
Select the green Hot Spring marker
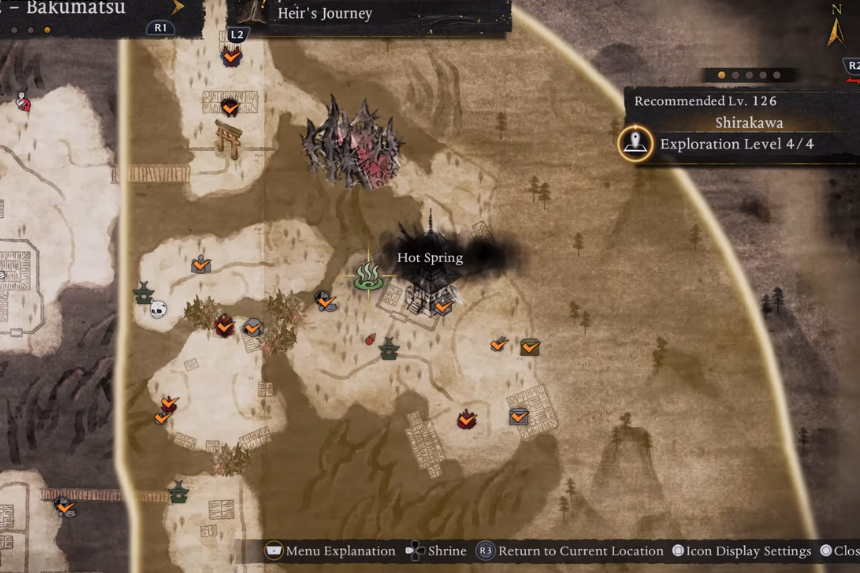click(365, 277)
